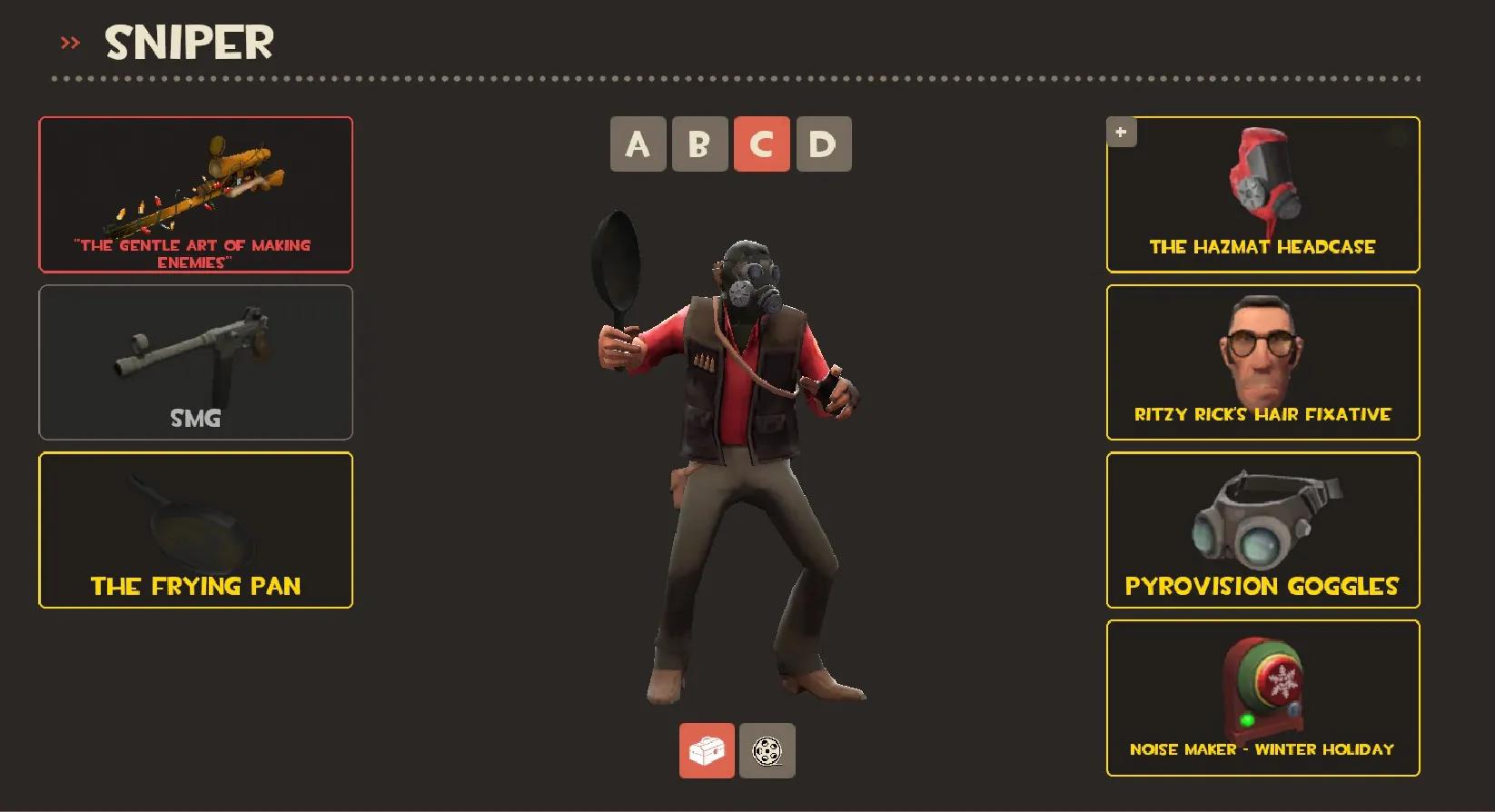Open the taunts film reel icon
The width and height of the screenshot is (1495, 812).
coord(767,752)
